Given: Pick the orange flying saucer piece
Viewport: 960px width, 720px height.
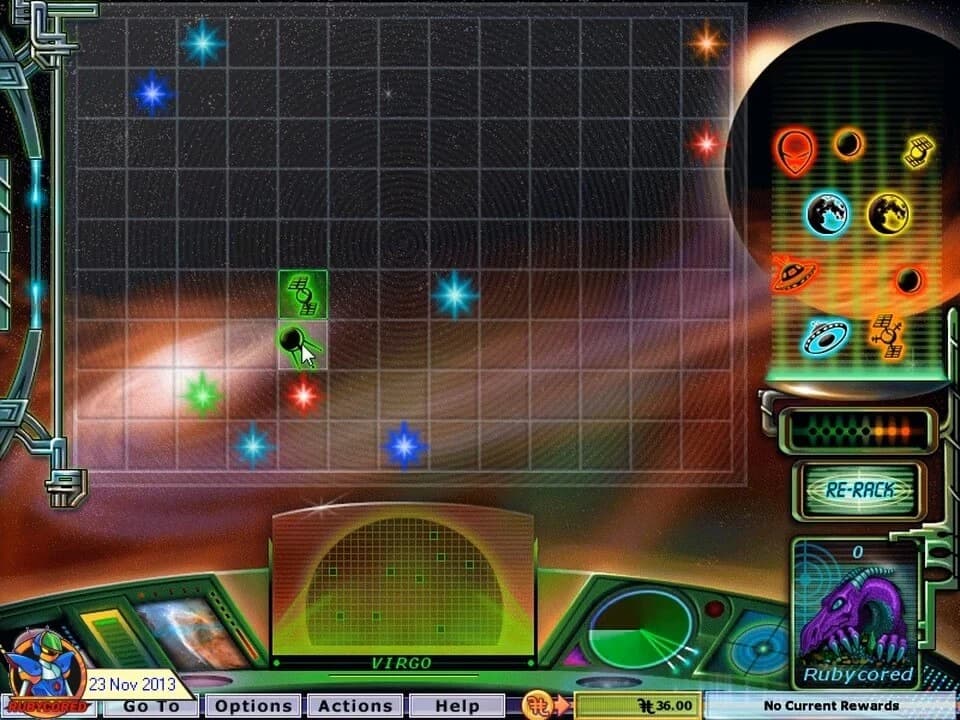Looking at the screenshot, I should point(794,273).
